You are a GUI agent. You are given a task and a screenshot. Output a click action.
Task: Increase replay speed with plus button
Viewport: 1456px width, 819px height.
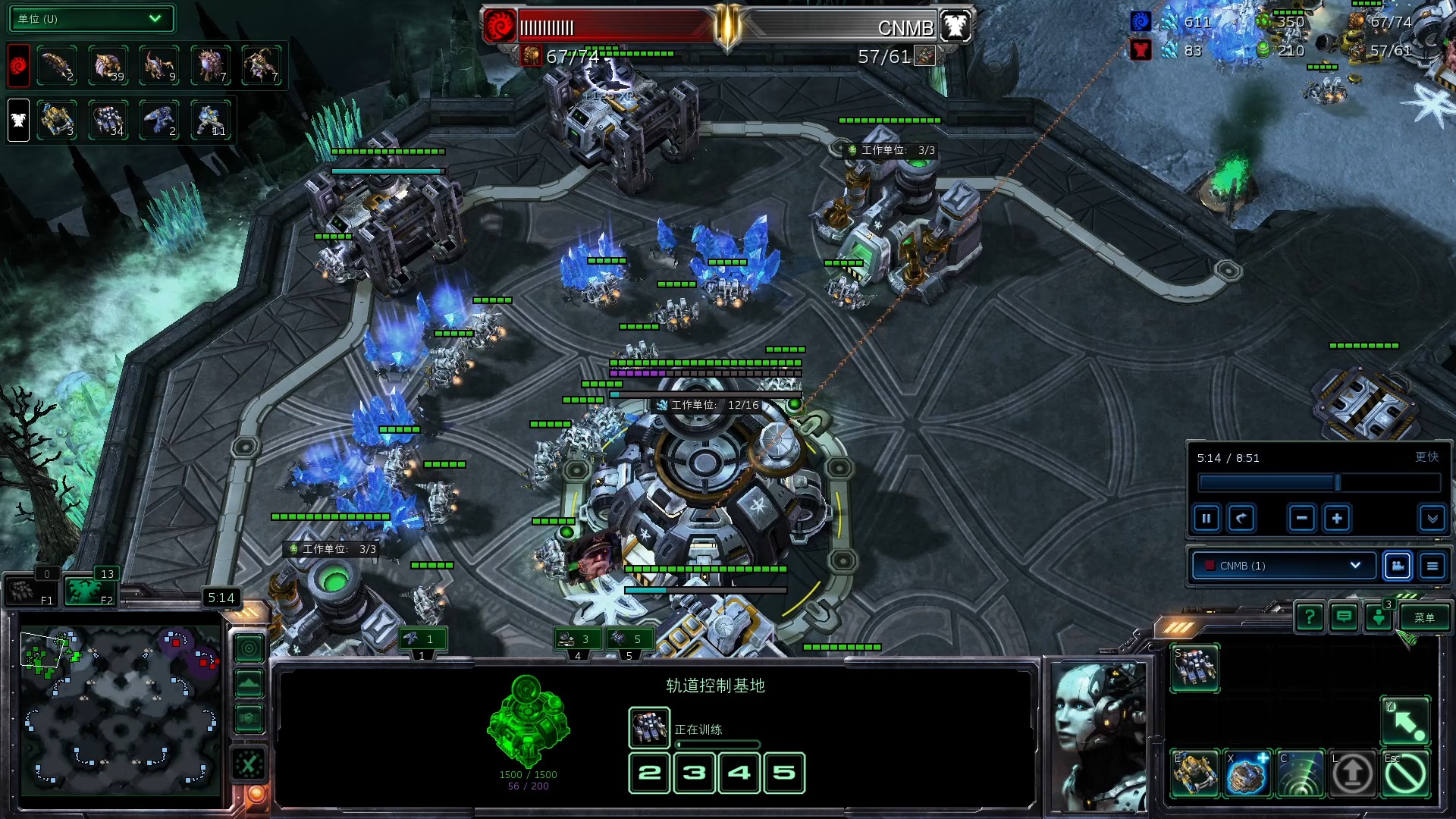pos(1337,519)
